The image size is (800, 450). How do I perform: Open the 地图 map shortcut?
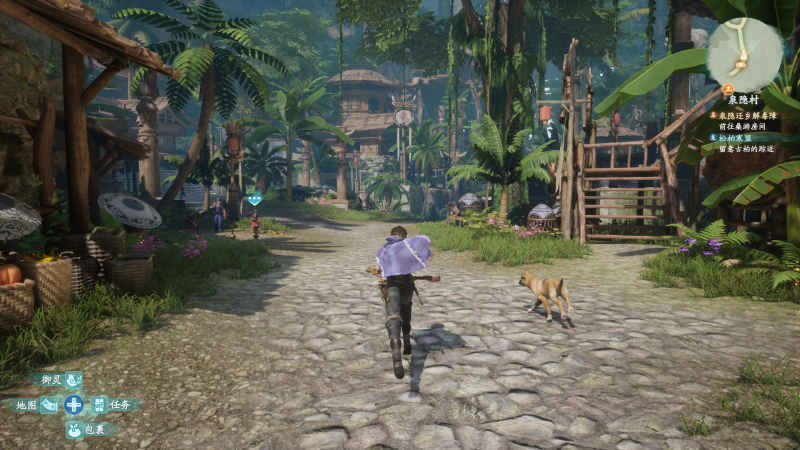48,405
